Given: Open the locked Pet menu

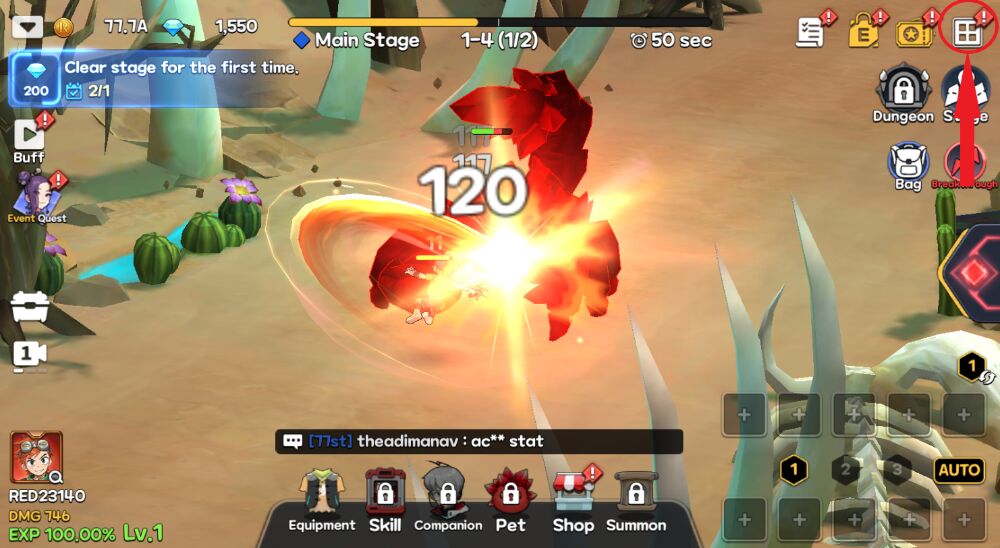Looking at the screenshot, I should pyautogui.click(x=510, y=501).
